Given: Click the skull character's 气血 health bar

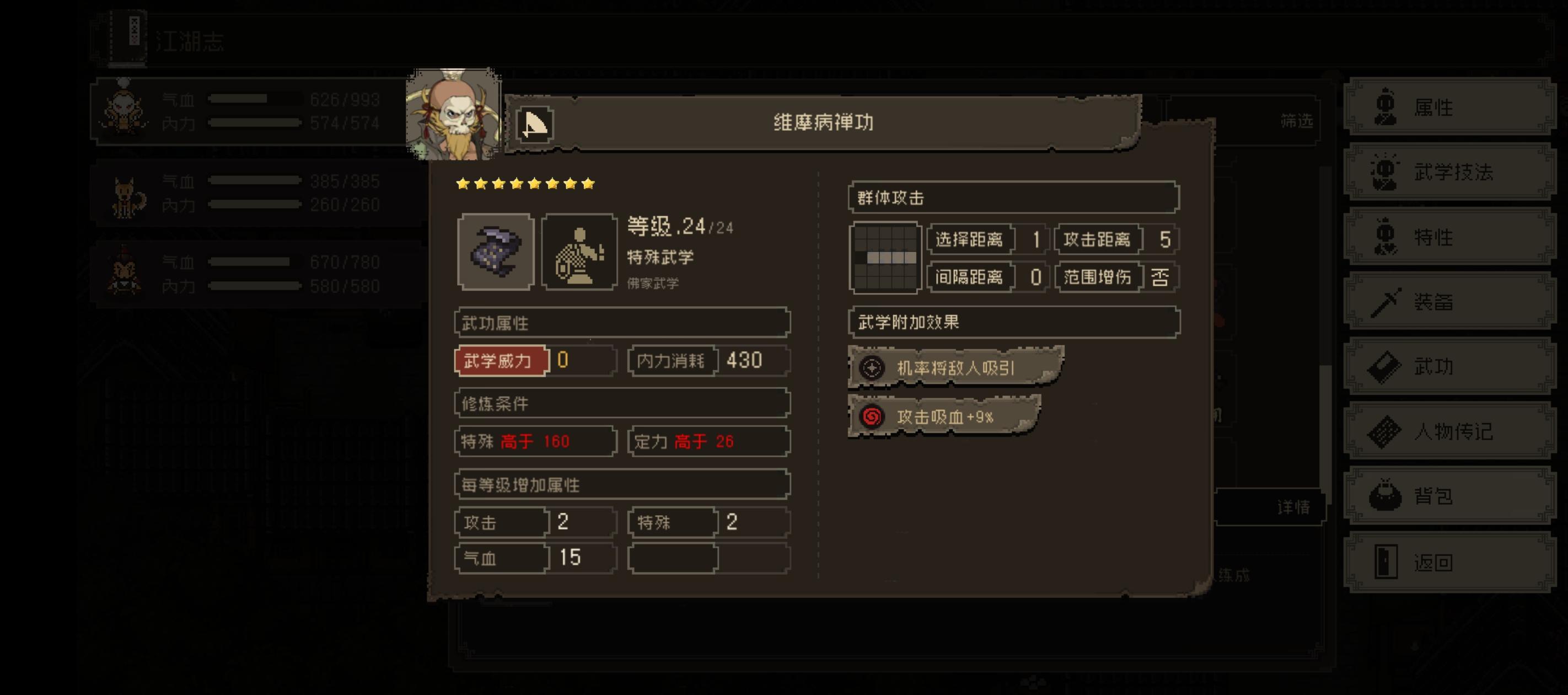Looking at the screenshot, I should coord(256,99).
